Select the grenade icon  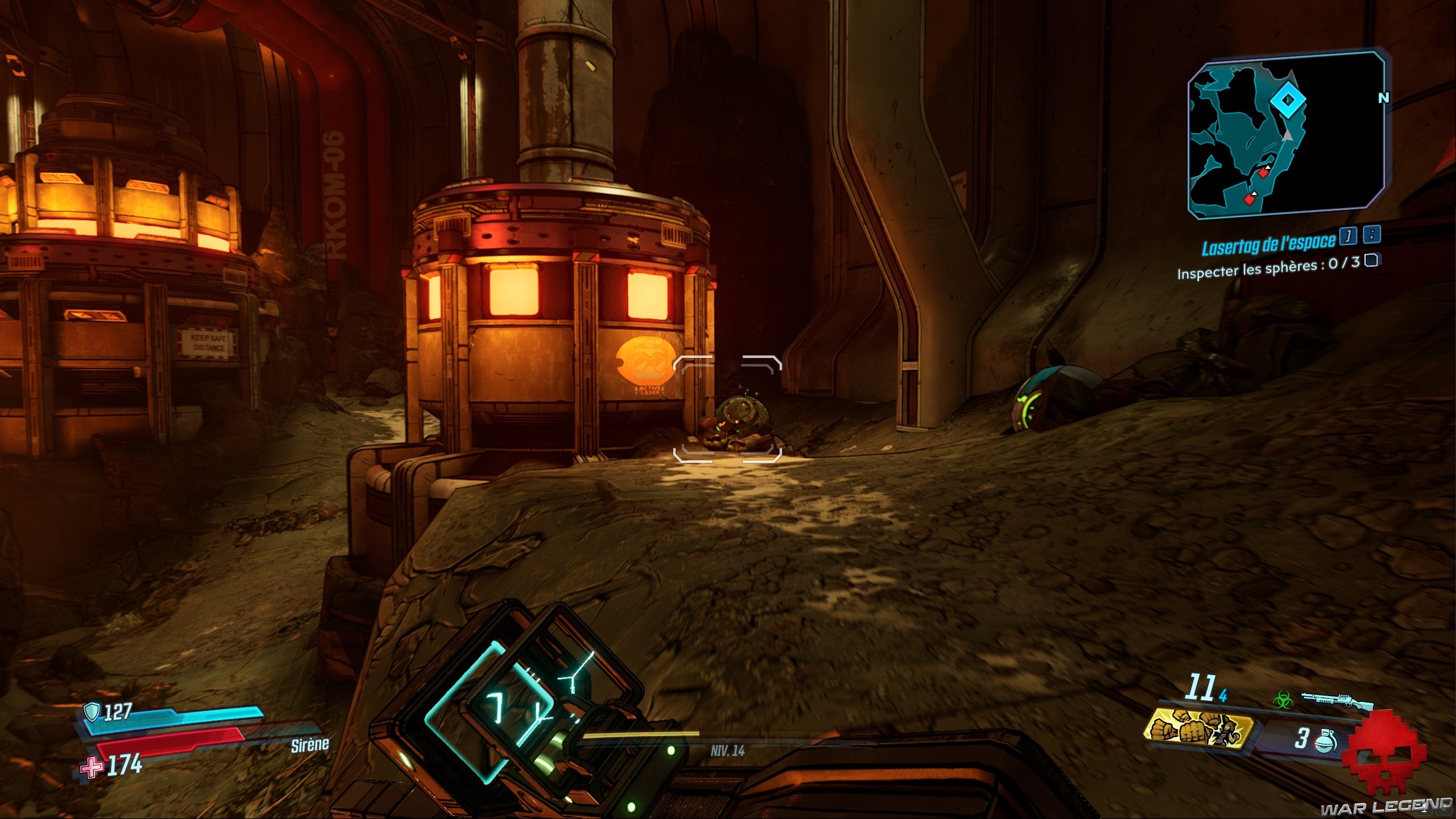point(1325,741)
